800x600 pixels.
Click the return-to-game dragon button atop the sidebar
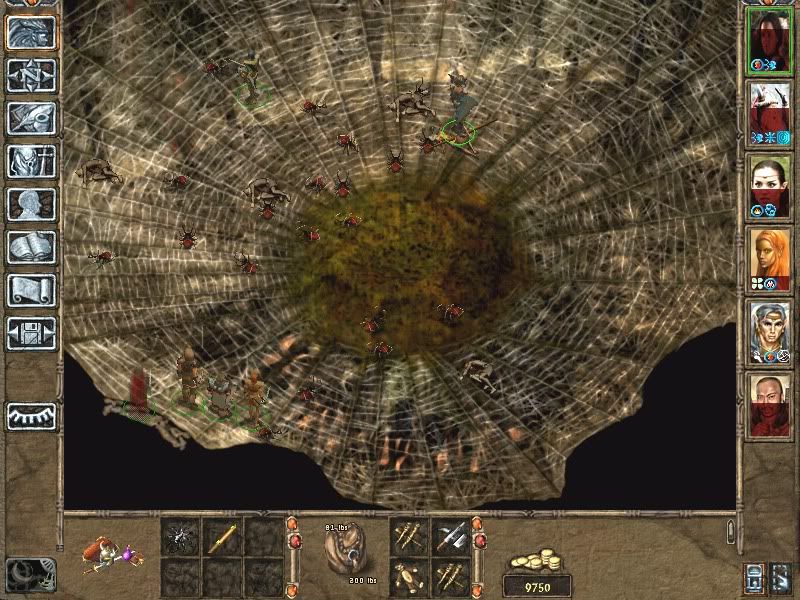coord(31,32)
